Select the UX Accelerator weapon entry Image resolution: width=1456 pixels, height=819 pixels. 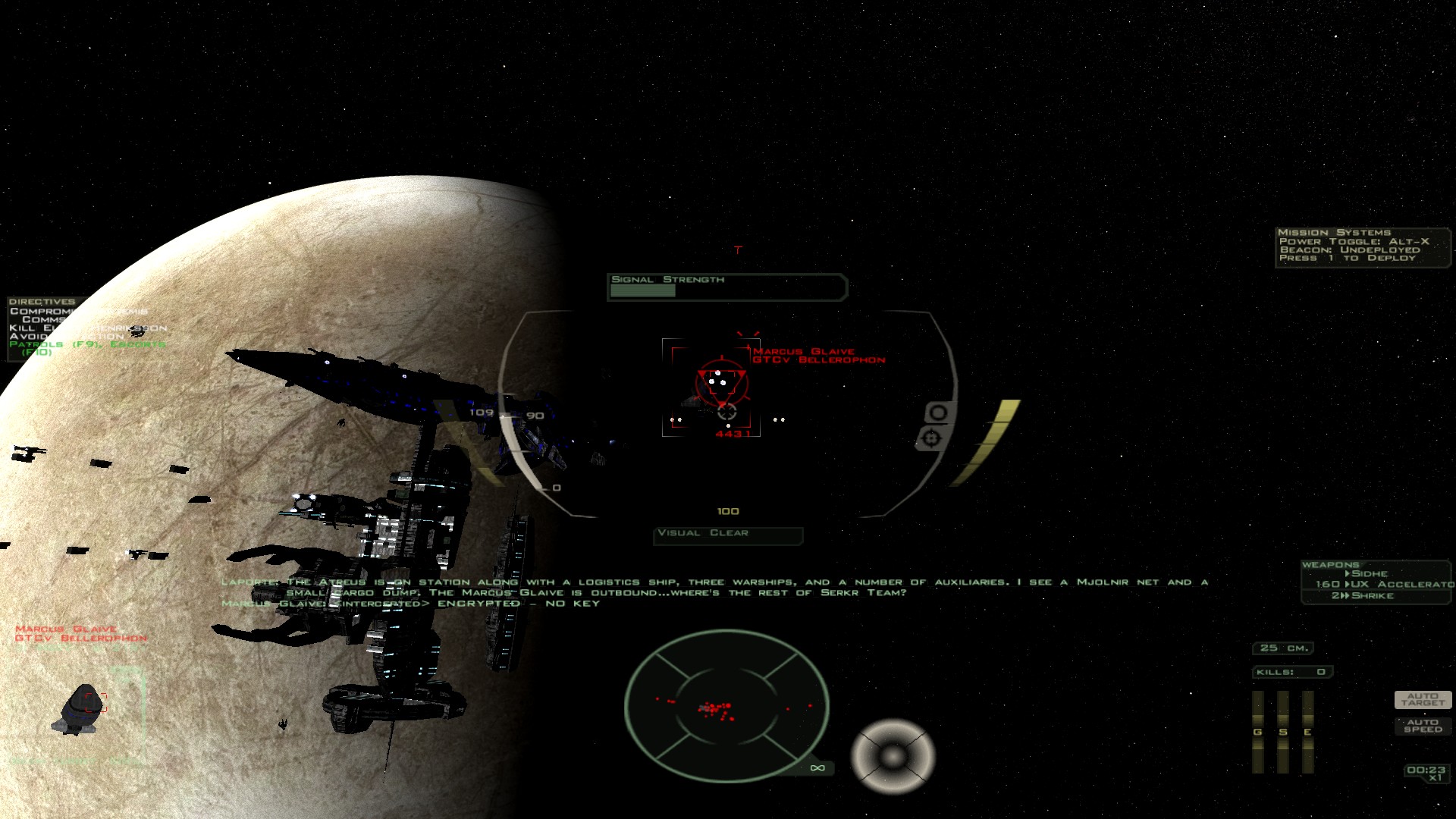click(1385, 584)
